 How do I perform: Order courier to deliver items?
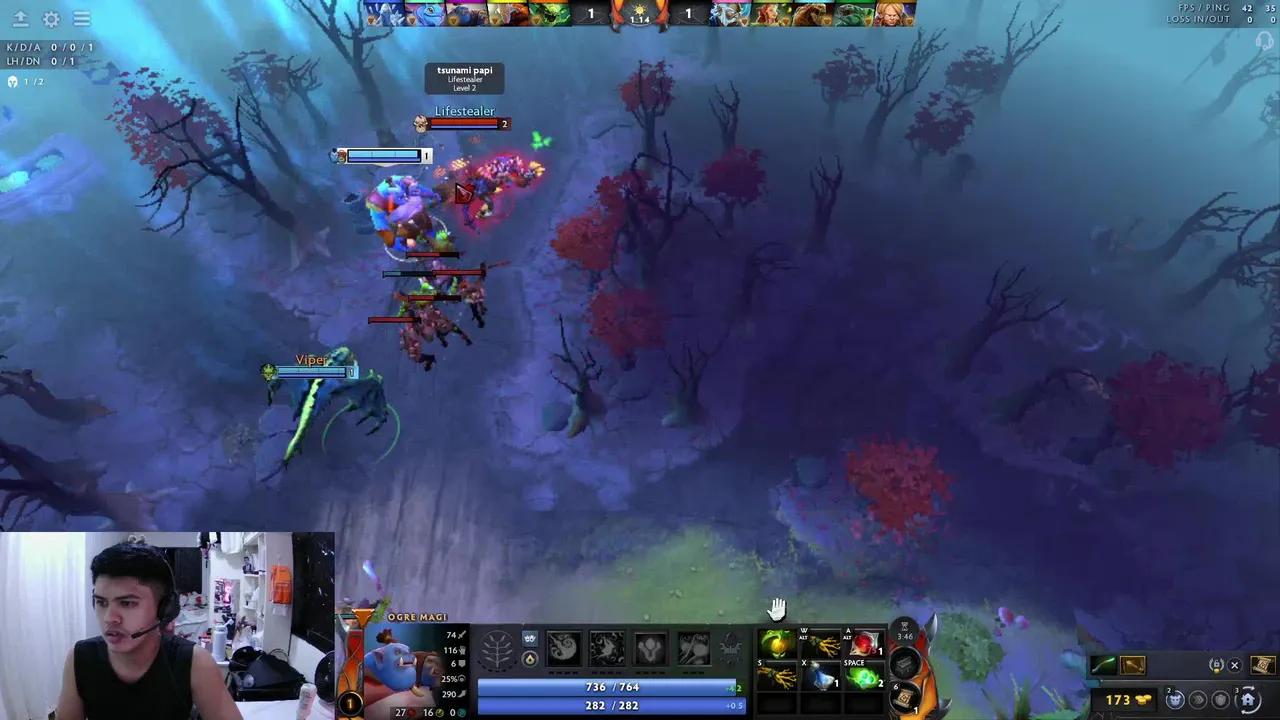[x=1175, y=700]
